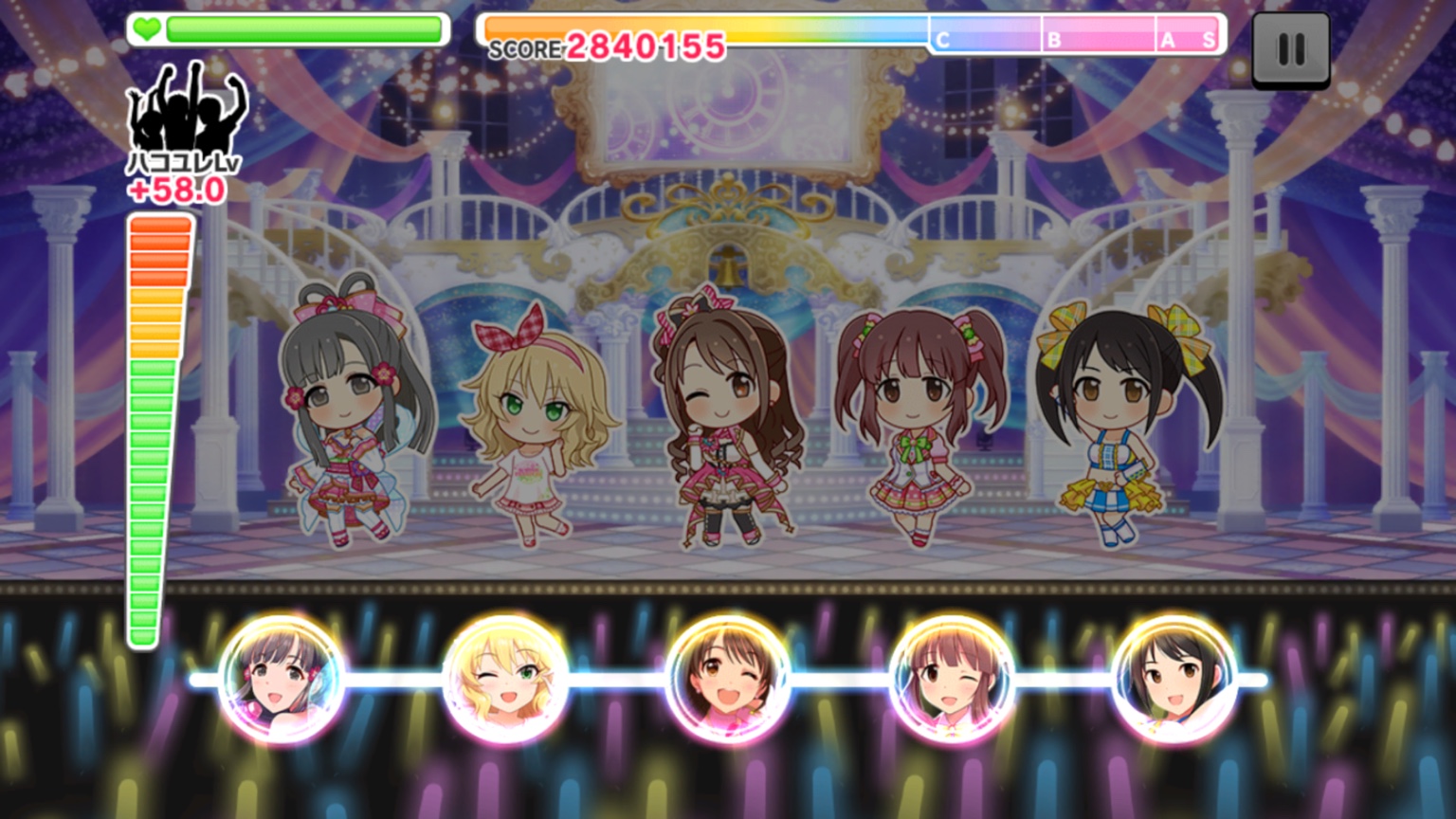The height and width of the screenshot is (819, 1456).
Task: Tap the short black-haired idol portrait in blue
Action: (x=1174, y=679)
